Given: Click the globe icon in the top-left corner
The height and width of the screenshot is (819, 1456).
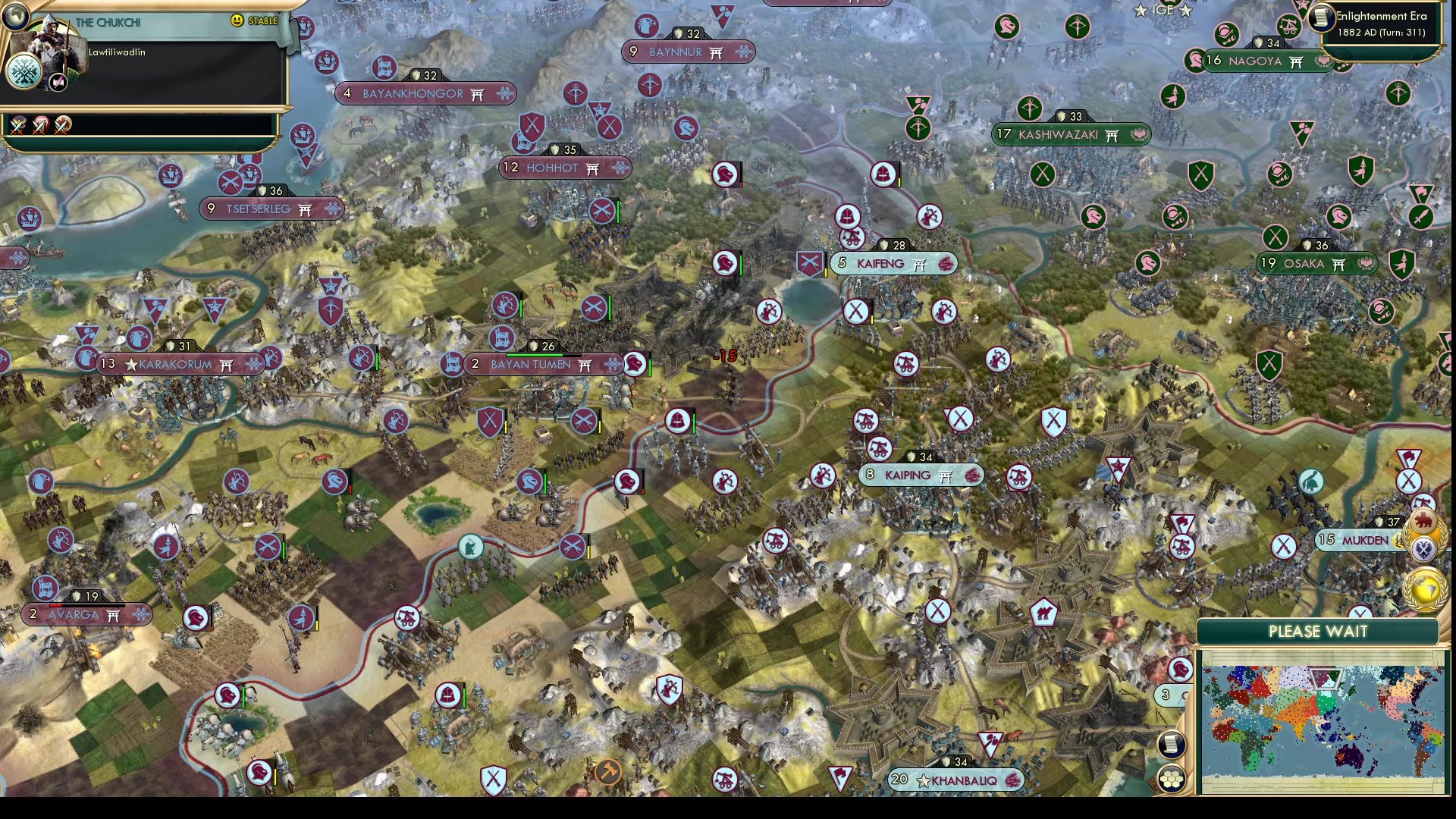Looking at the screenshot, I should [x=16, y=16].
